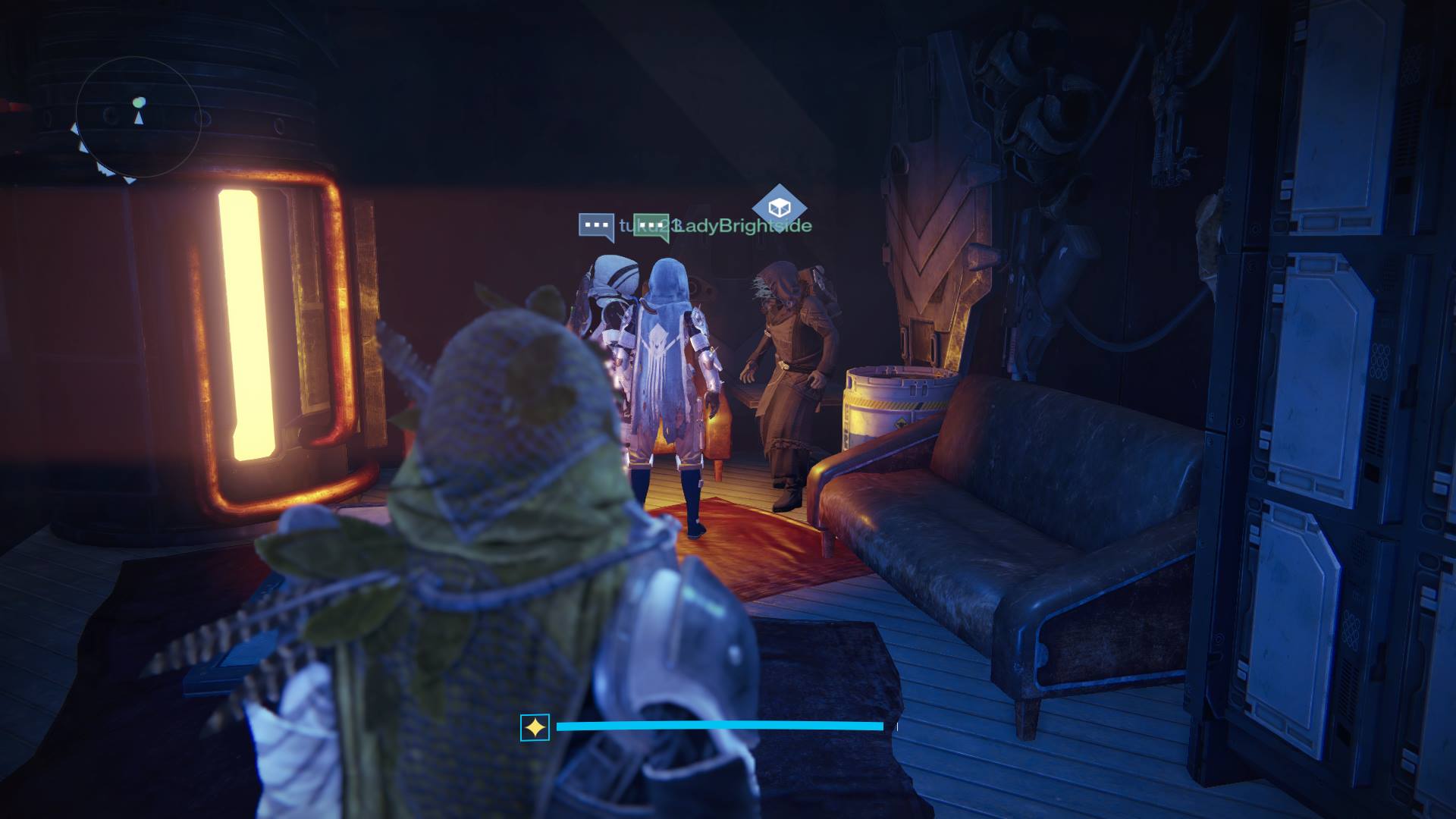Screen dimensions: 1456x819
Task: Click the small tick at the progress bar's end
Action: (x=897, y=725)
